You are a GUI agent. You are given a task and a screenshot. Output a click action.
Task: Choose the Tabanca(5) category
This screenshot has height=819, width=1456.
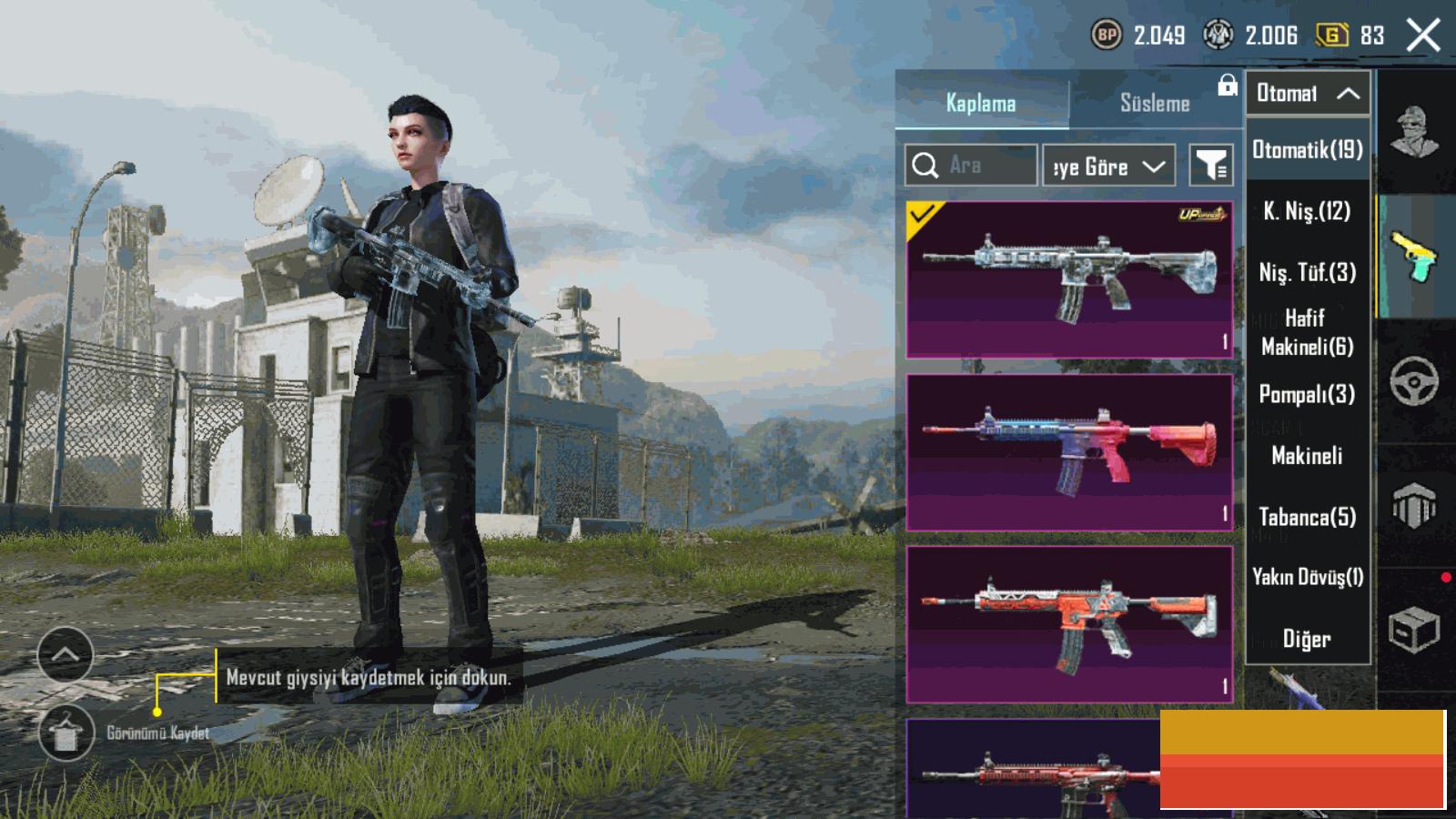[1308, 517]
